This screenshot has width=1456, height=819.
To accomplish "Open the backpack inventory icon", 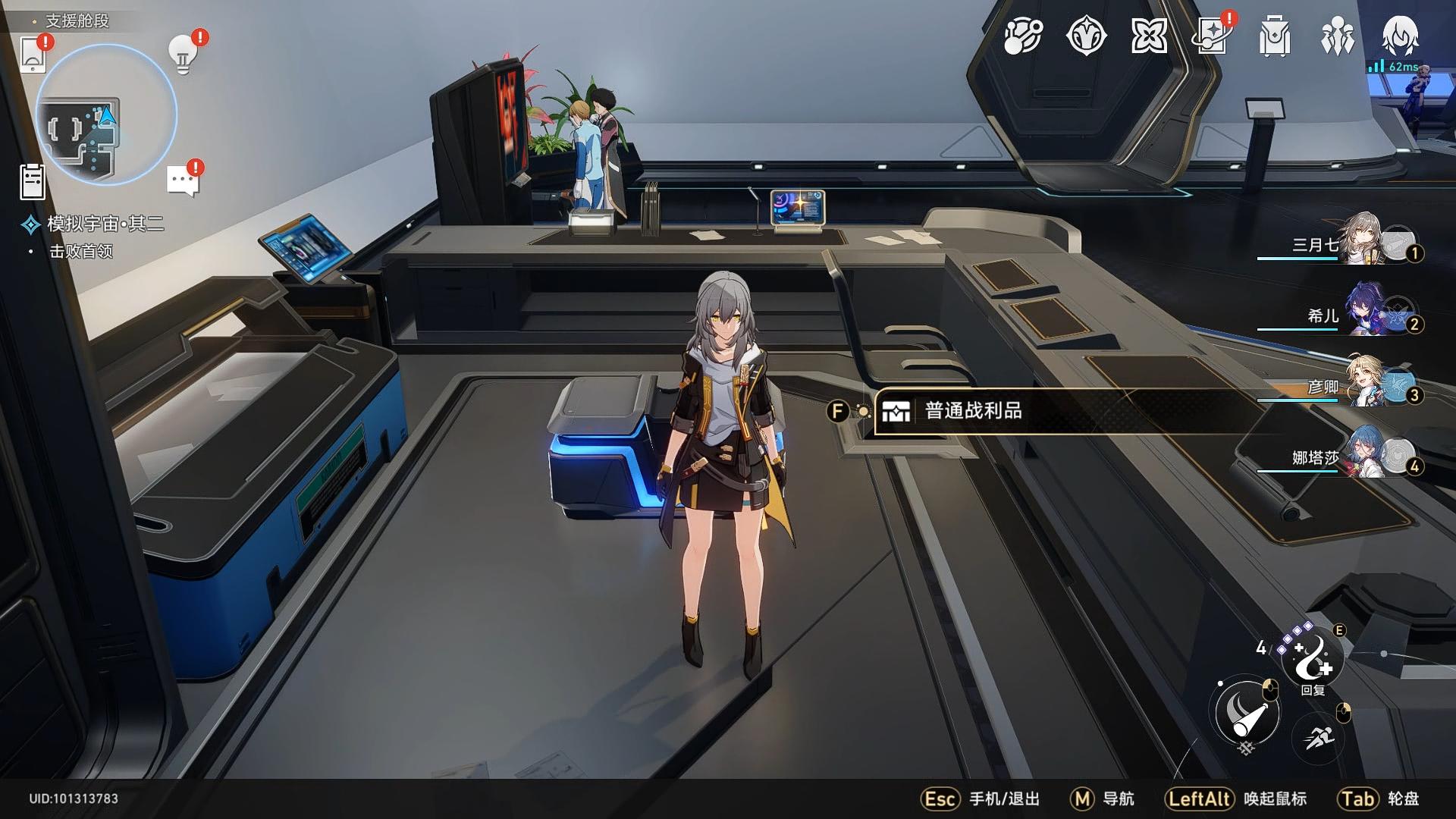I will coord(1274,36).
